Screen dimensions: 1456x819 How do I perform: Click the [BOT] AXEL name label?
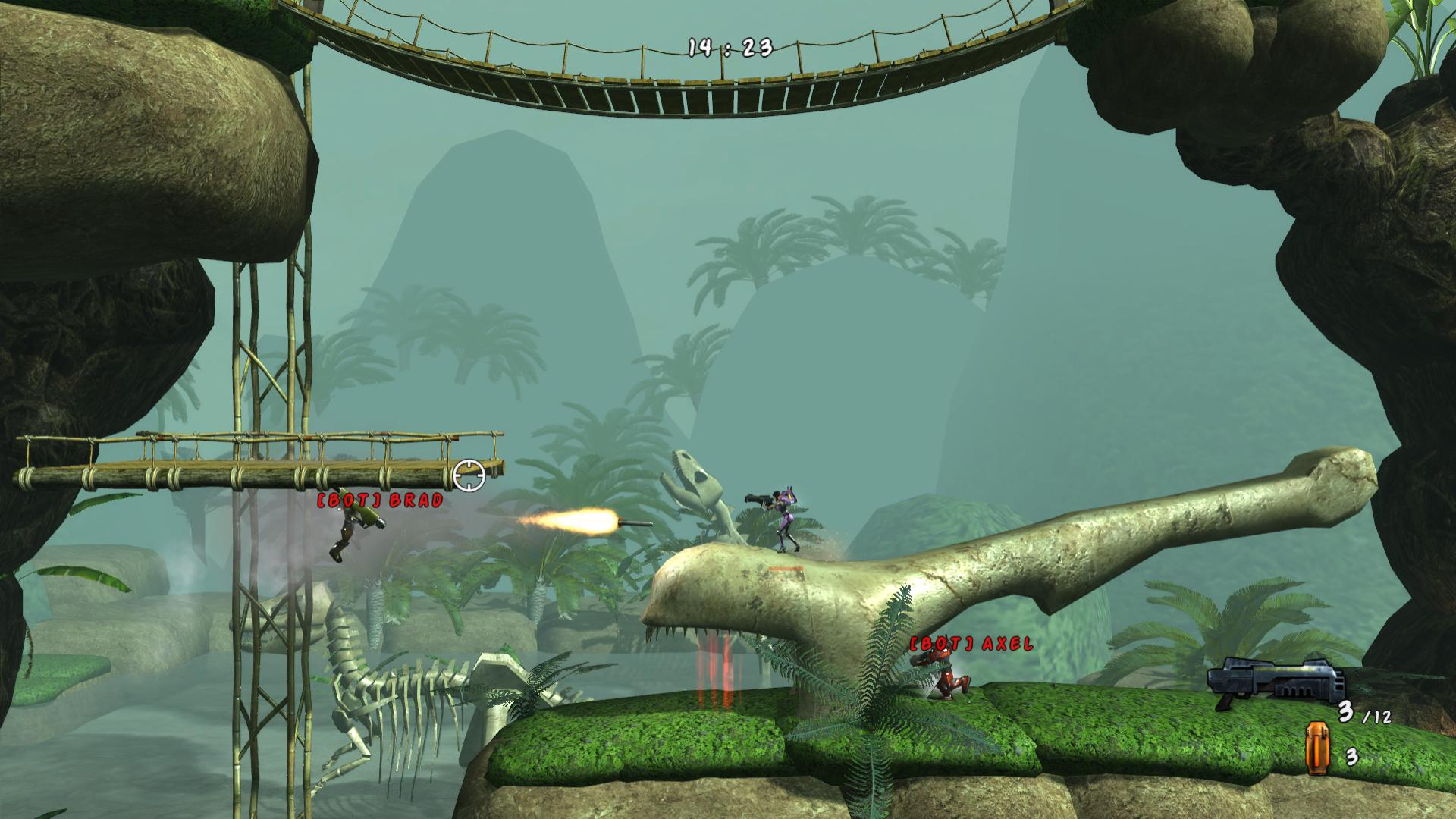coord(969,645)
